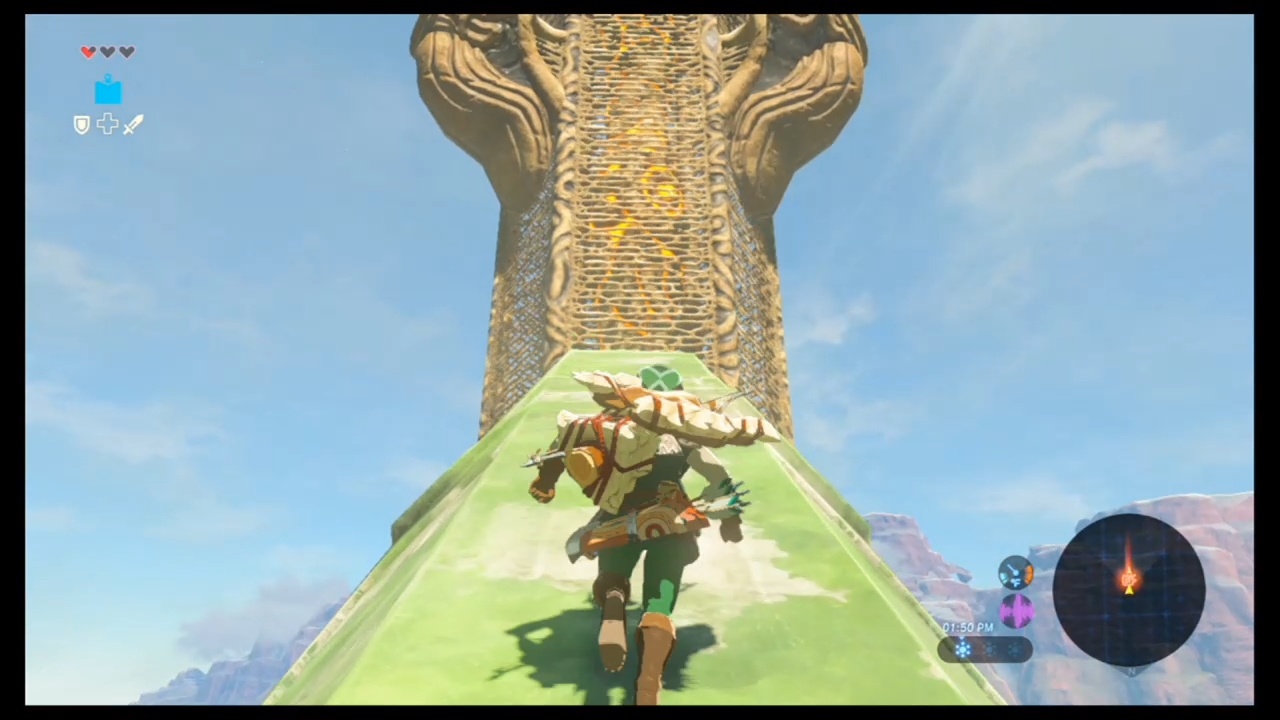The height and width of the screenshot is (720, 1280).
Task: Click the Sheikah Slate icon
Action: tap(108, 91)
